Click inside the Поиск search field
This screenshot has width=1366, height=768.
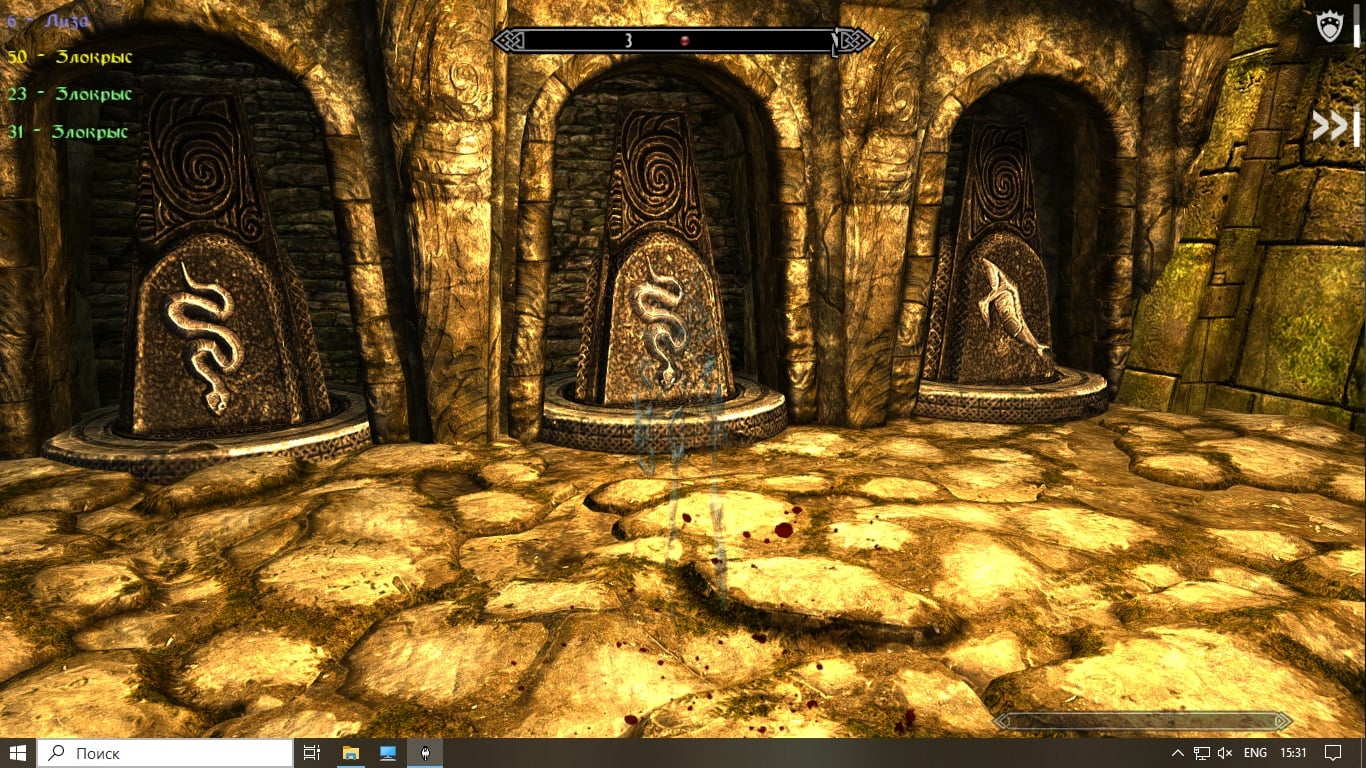tap(160, 753)
